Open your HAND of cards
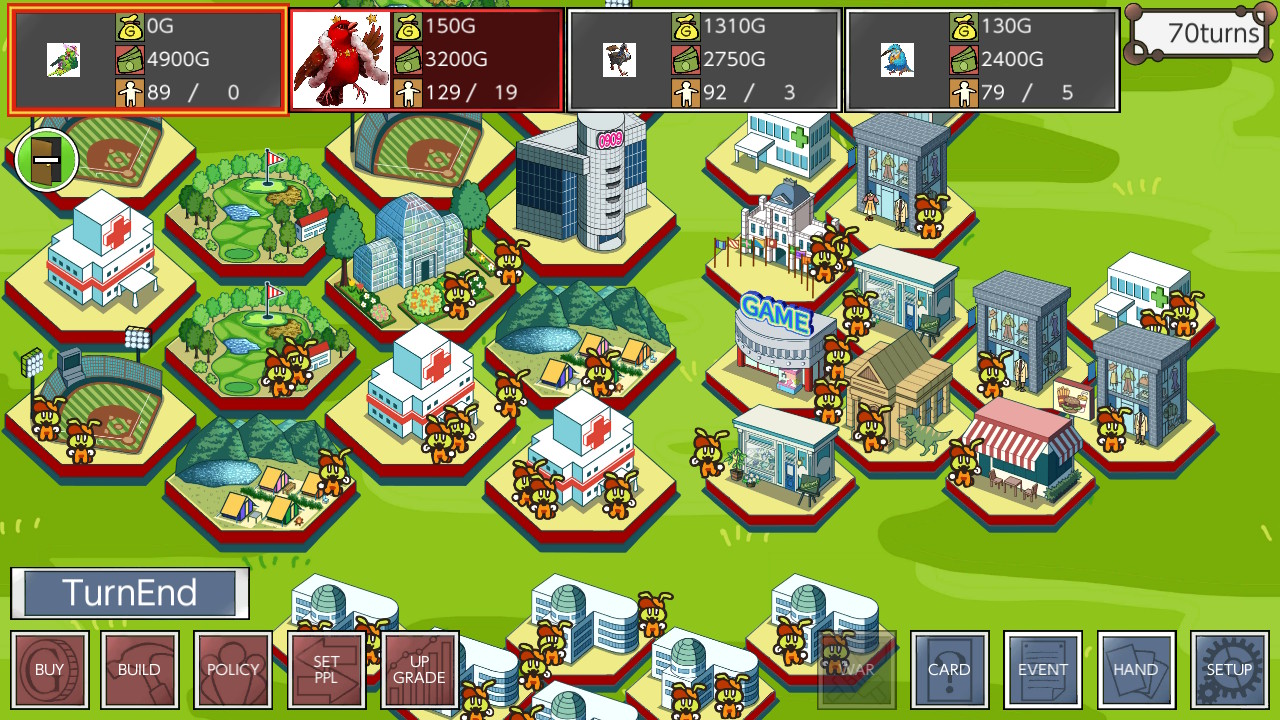The width and height of the screenshot is (1280, 720). click(x=1136, y=669)
